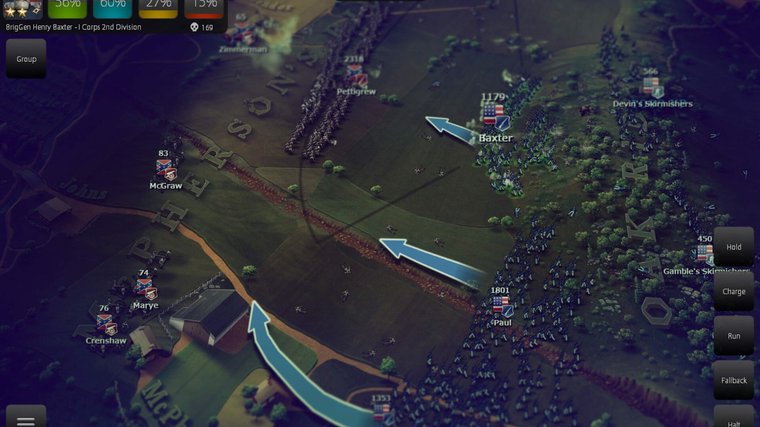Click the Group button
760x427 pixels.
(25, 59)
